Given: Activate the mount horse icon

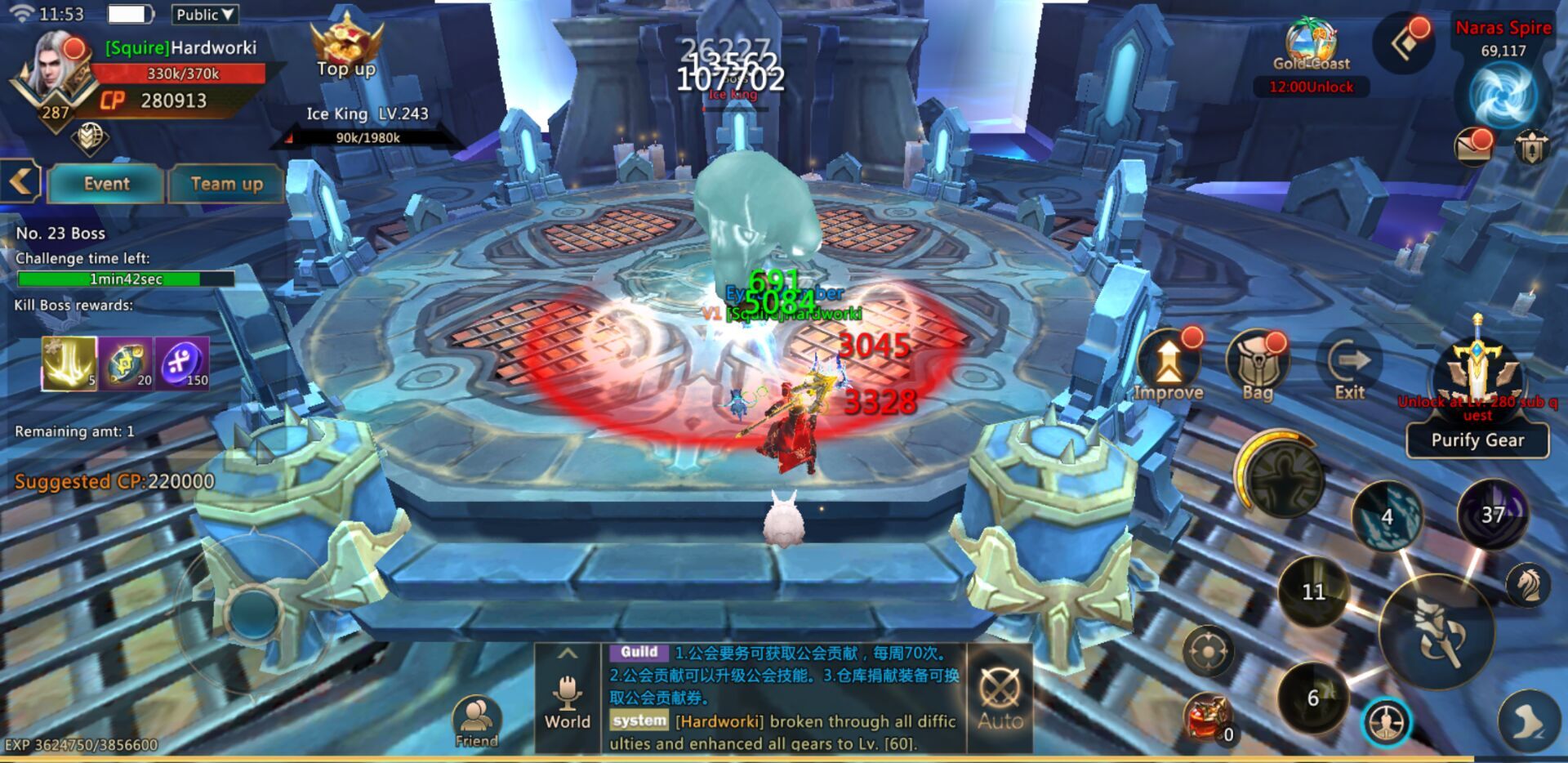Looking at the screenshot, I should click(1526, 585).
